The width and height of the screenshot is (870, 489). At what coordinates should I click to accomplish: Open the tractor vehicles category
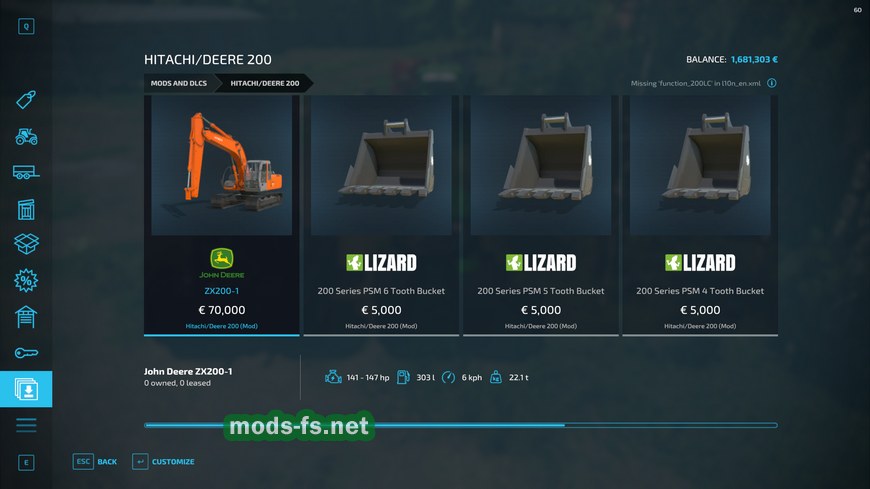26,136
